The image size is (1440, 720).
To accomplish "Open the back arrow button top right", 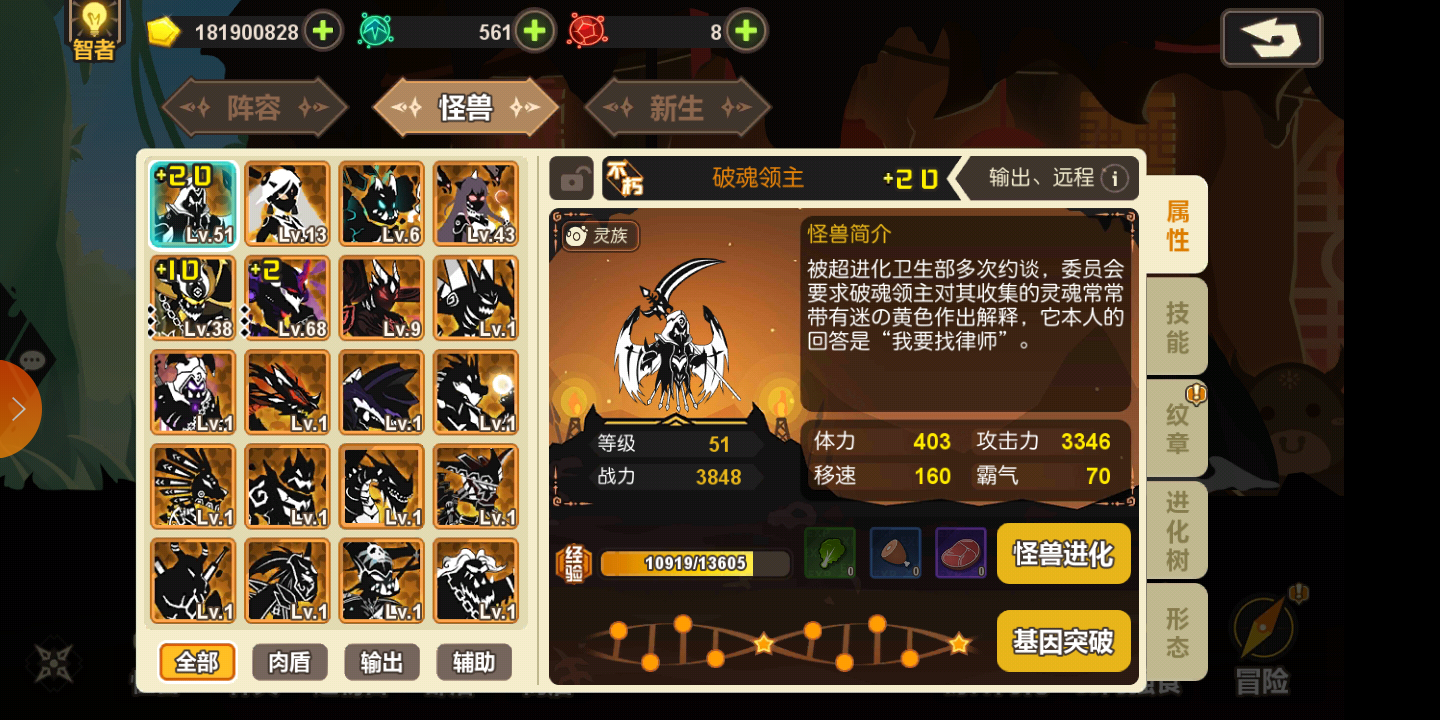I will click(x=1271, y=37).
